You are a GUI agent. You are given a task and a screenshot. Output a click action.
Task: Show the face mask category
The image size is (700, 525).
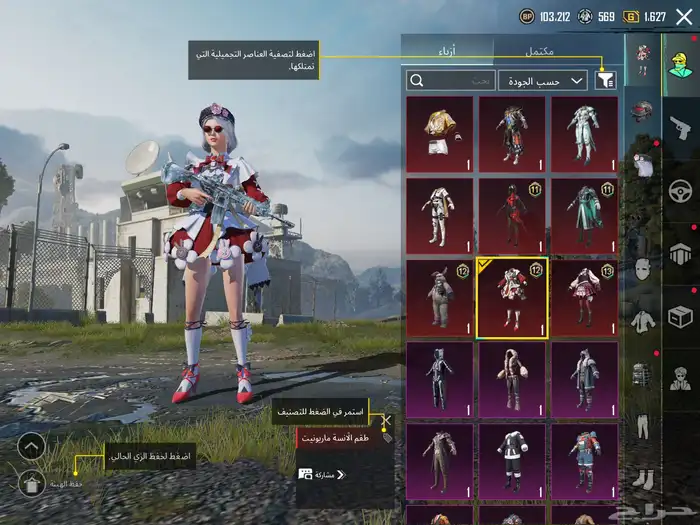point(642,269)
